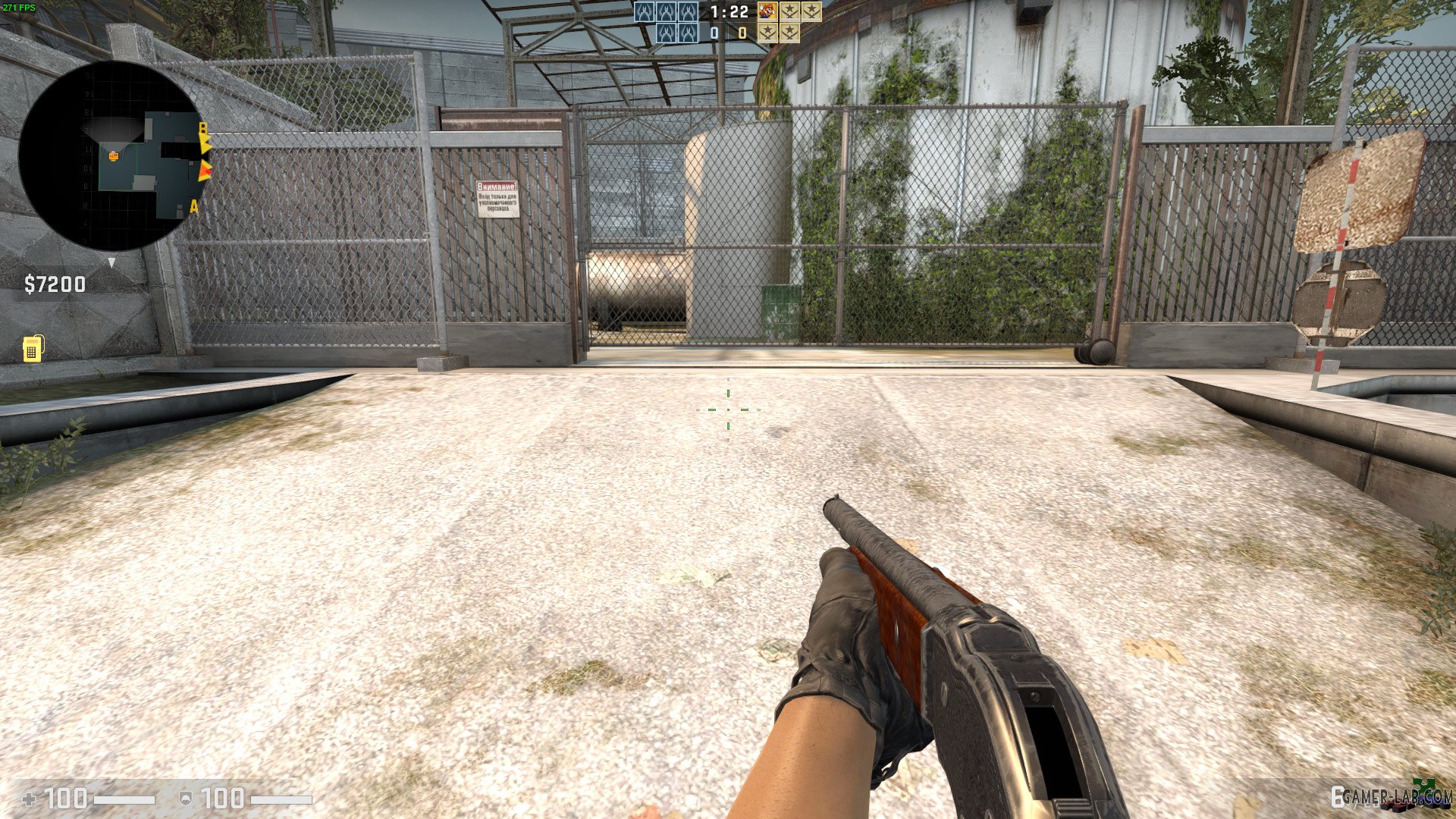Click the CT score showing 0
This screenshot has width=1456, height=819.
[x=714, y=33]
